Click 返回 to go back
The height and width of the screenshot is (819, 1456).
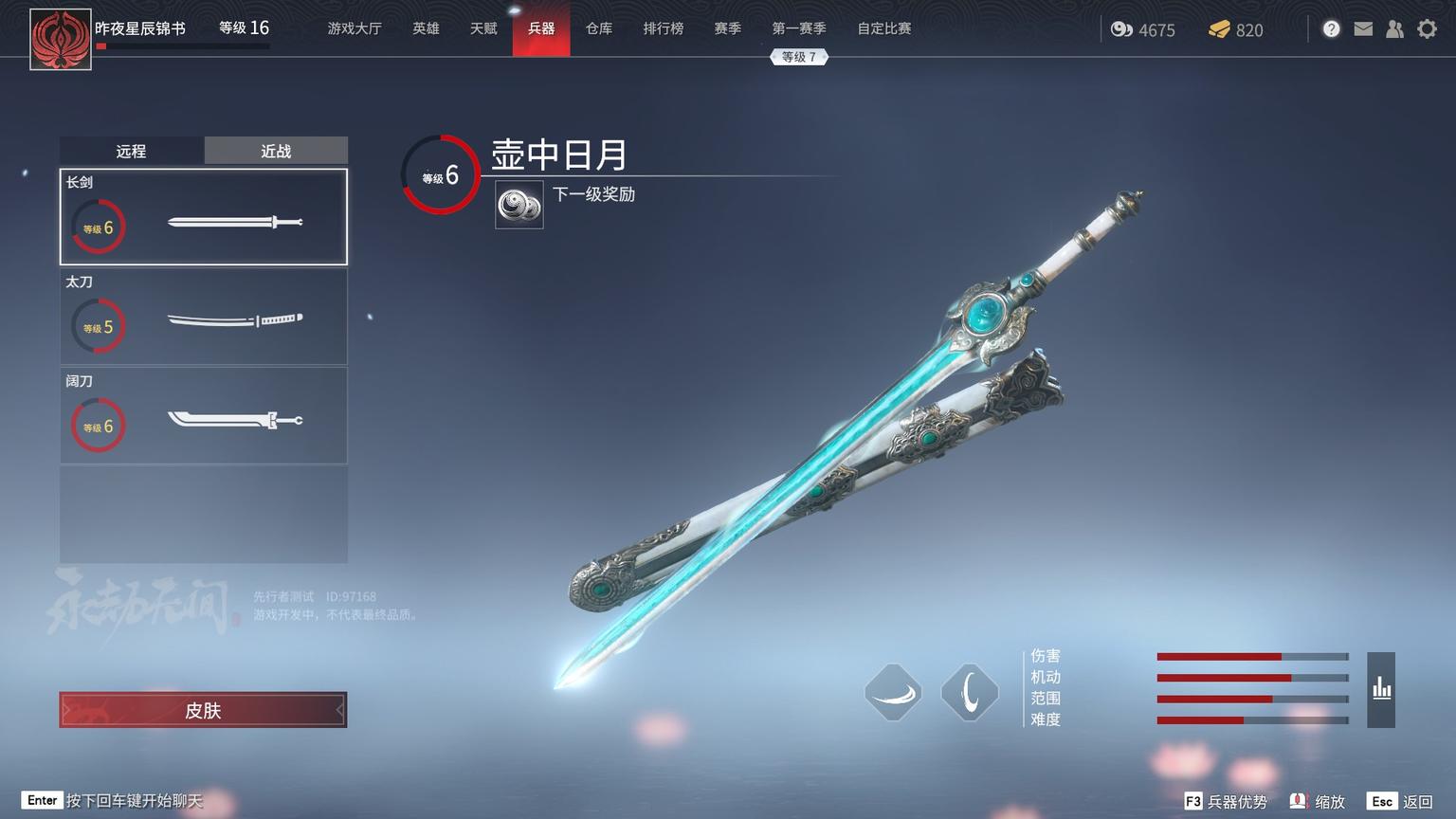pos(1418,801)
